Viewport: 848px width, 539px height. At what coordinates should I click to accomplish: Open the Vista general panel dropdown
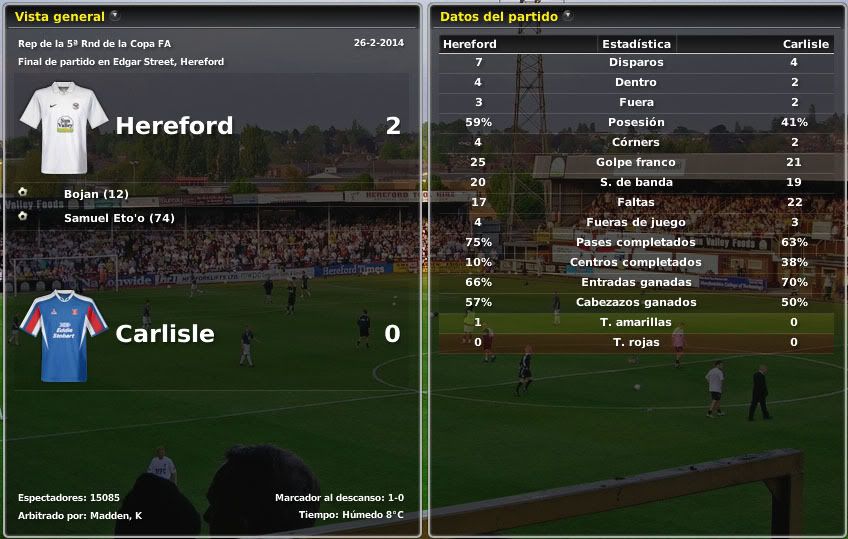click(x=115, y=16)
